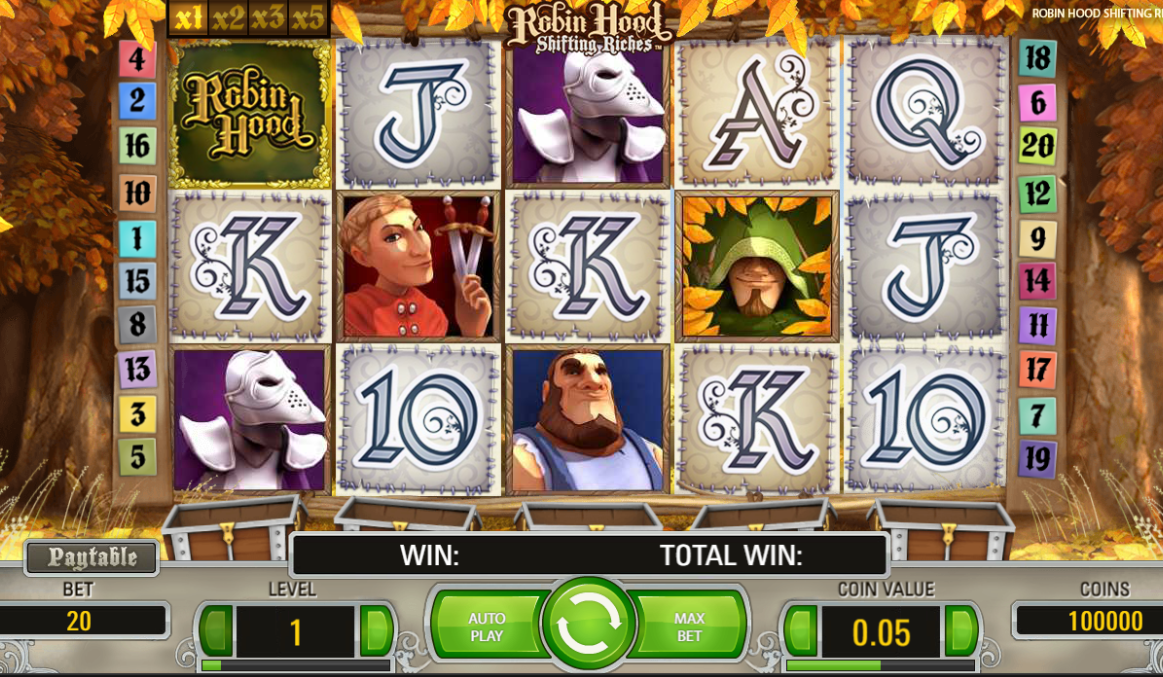This screenshot has height=677, width=1163.
Task: Show payline 10 marker
Action: (137, 192)
